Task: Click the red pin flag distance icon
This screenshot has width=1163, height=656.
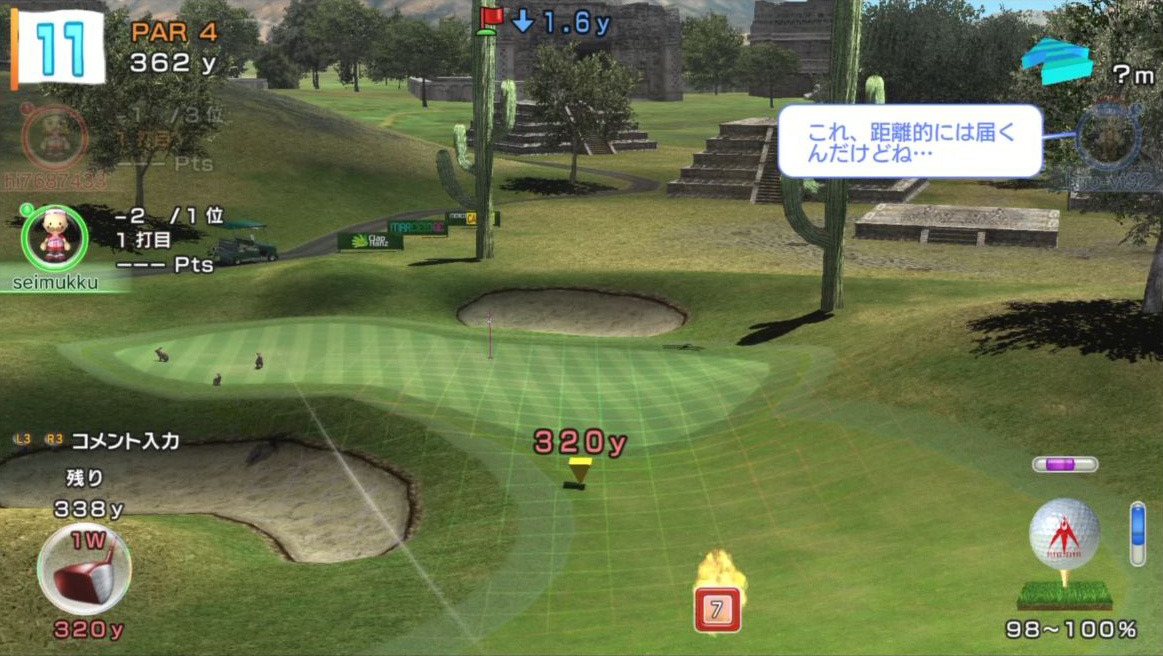Action: (490, 20)
